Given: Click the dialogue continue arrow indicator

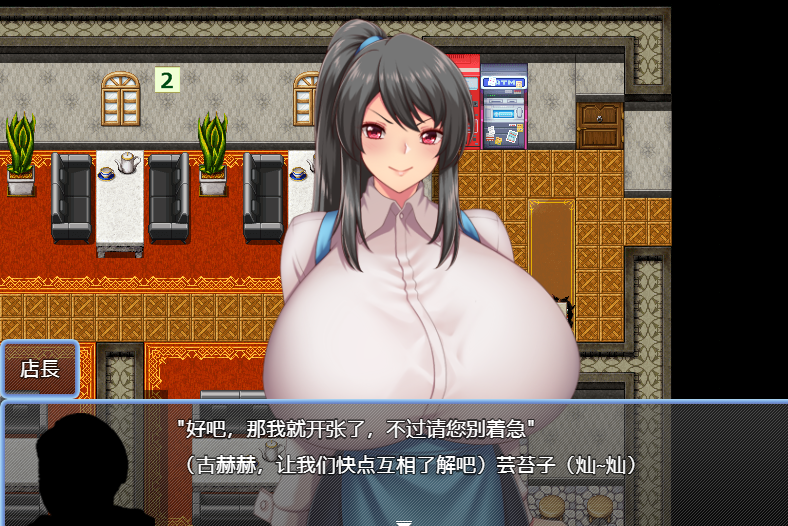Looking at the screenshot, I should [x=403, y=521].
